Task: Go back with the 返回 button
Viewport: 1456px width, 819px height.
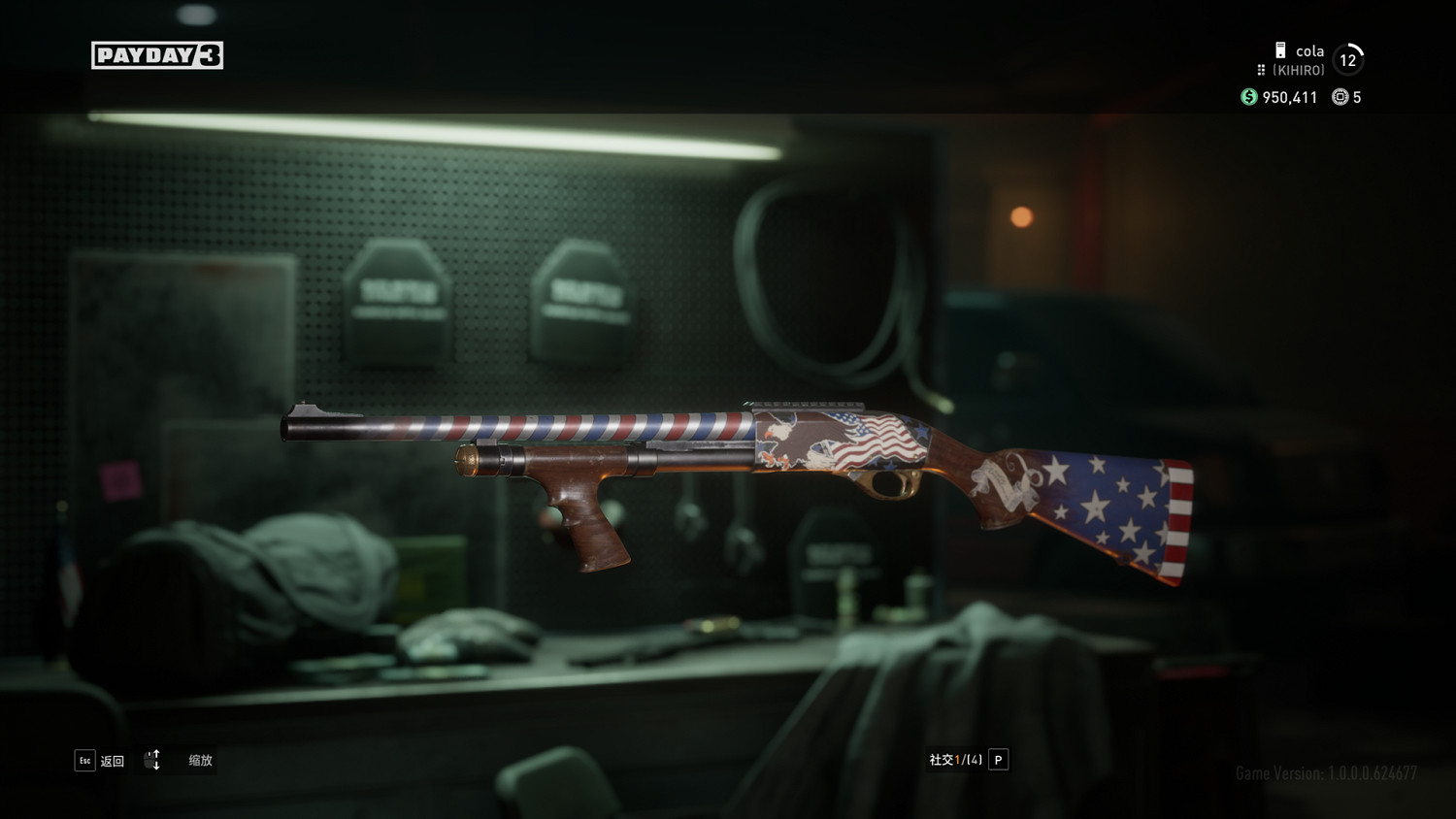Action: point(100,761)
